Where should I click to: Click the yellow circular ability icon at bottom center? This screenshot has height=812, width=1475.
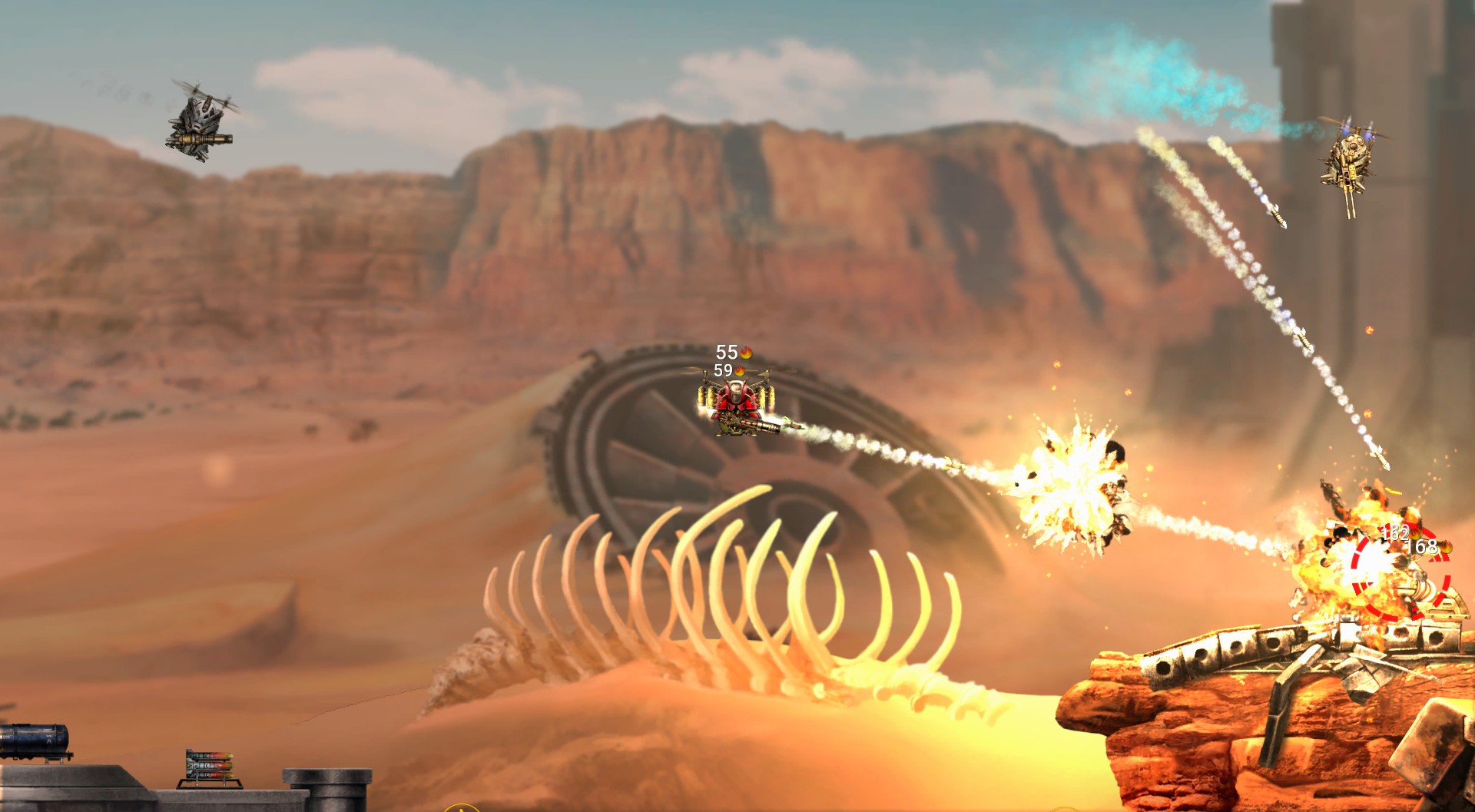tap(462, 807)
